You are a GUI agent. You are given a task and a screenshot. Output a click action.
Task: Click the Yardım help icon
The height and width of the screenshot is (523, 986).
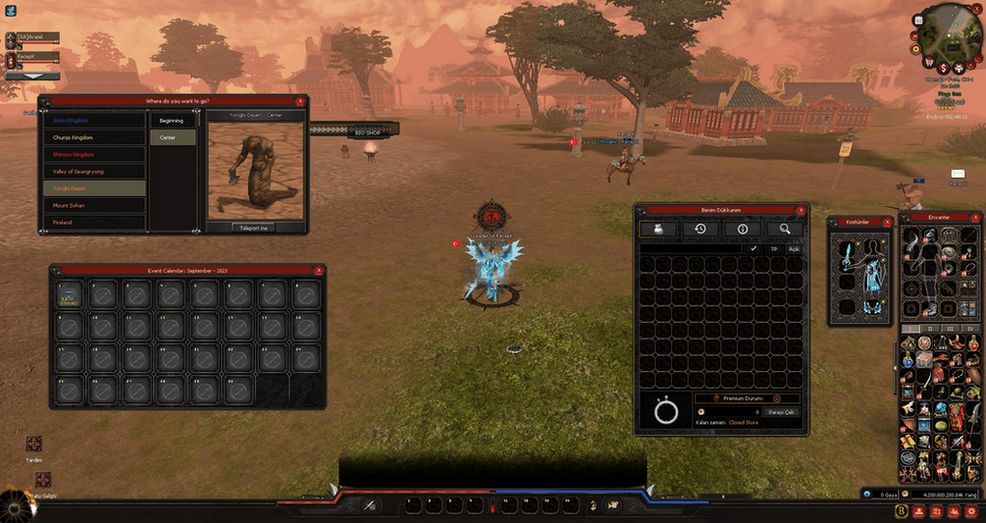pyautogui.click(x=34, y=445)
